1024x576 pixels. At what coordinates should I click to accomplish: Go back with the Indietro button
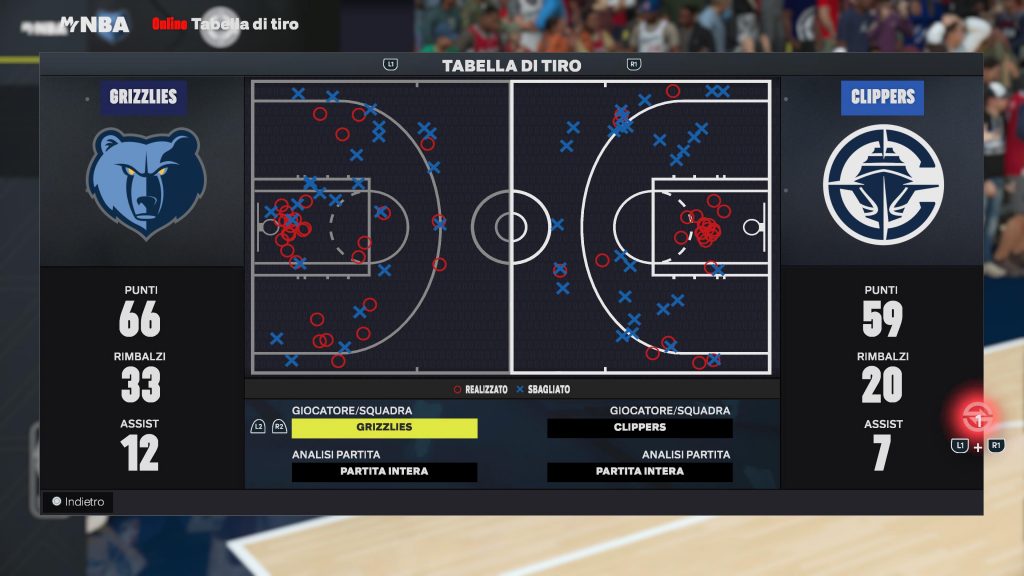click(79, 502)
